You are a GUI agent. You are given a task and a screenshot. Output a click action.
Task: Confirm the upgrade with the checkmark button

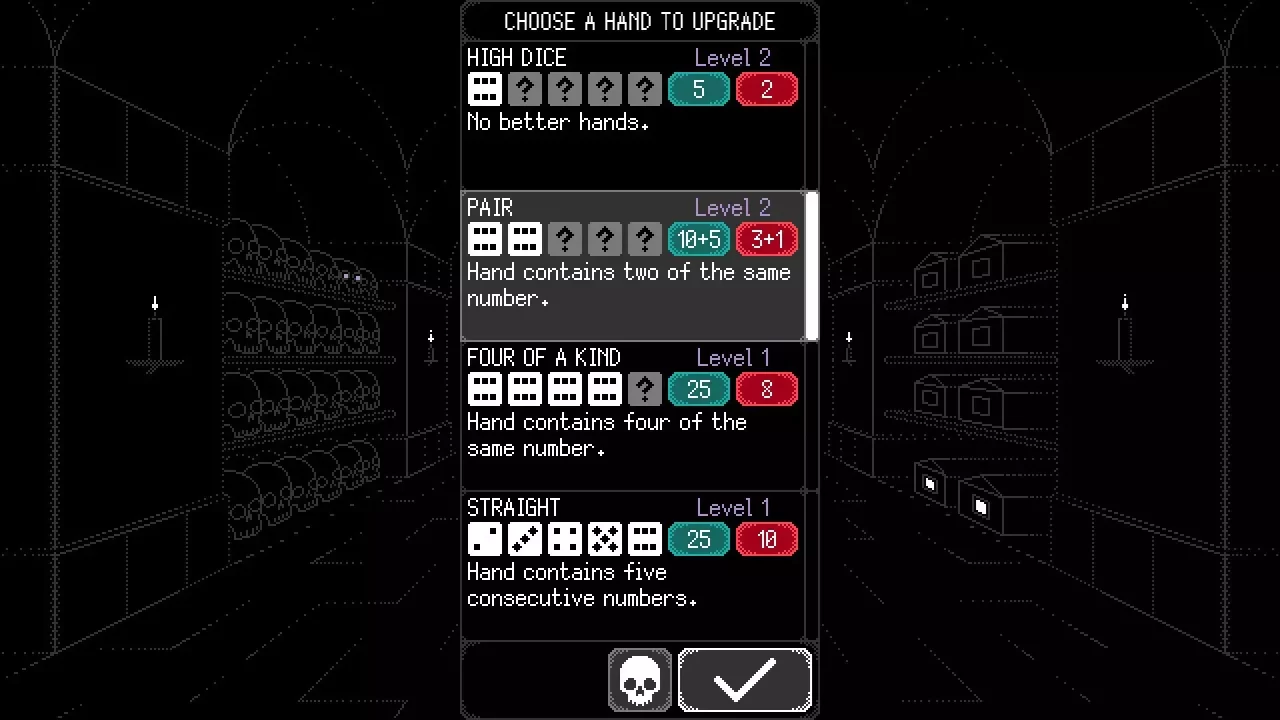click(x=744, y=679)
